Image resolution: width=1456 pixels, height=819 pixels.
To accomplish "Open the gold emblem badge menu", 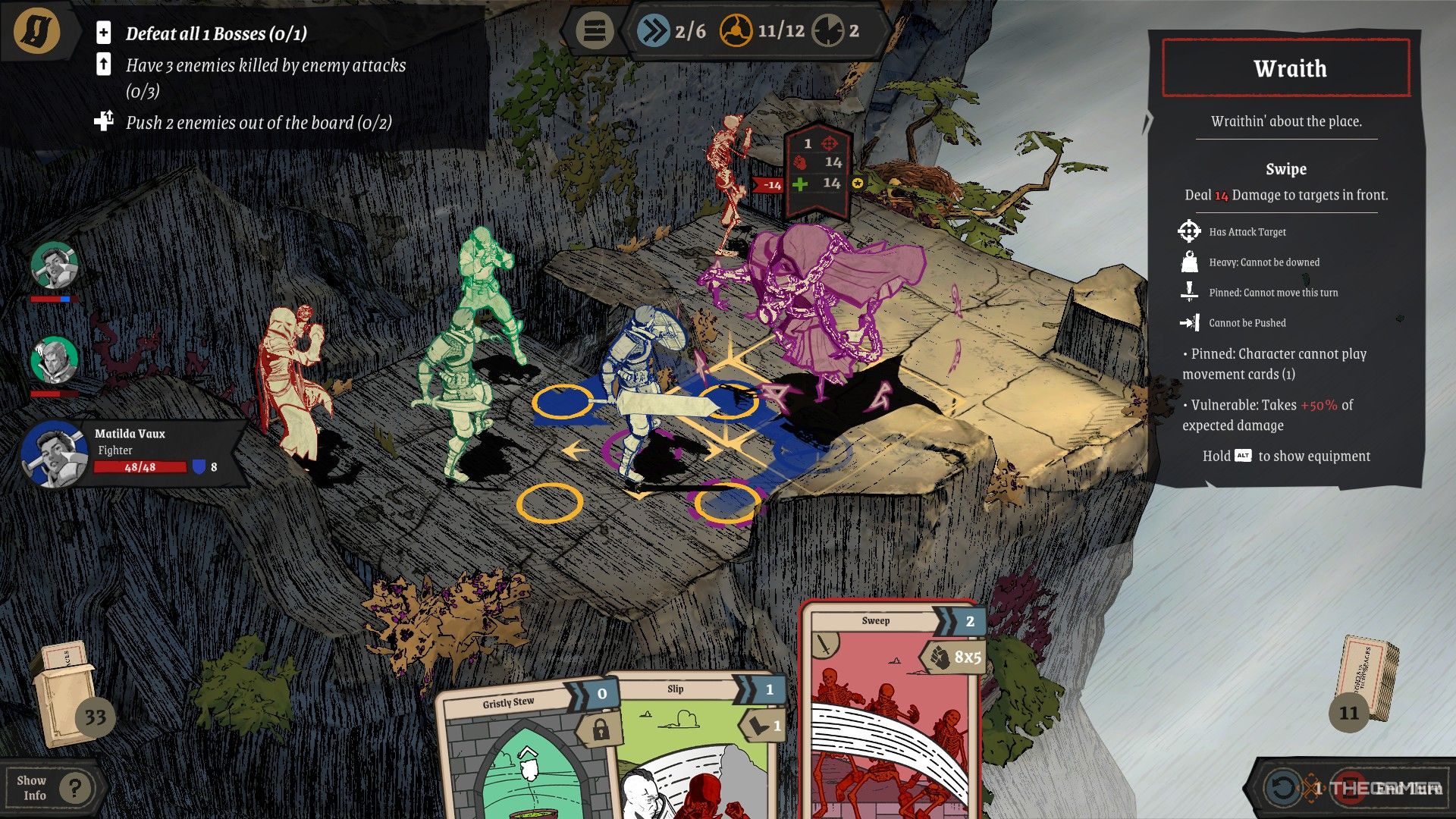I will point(36,31).
